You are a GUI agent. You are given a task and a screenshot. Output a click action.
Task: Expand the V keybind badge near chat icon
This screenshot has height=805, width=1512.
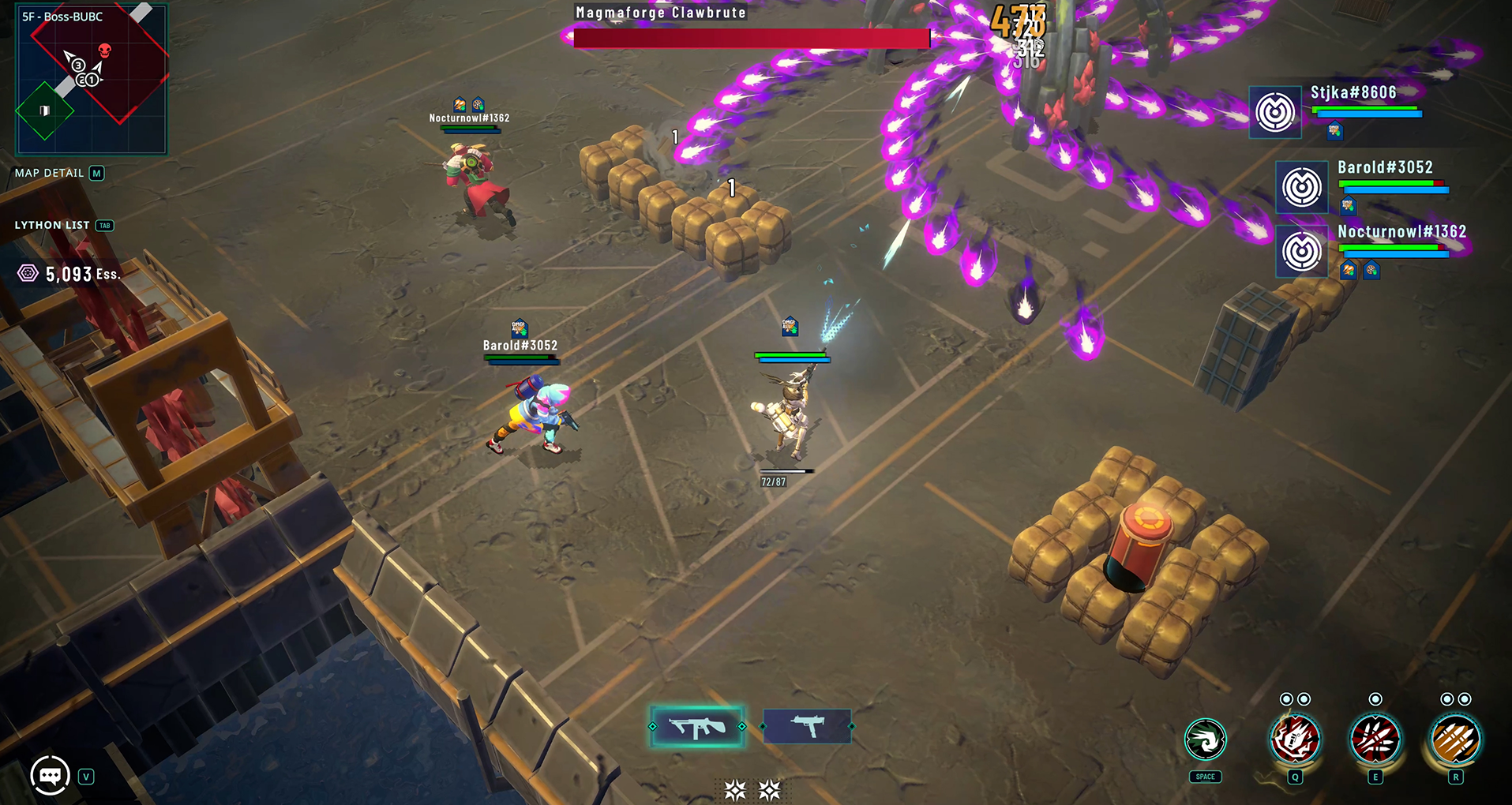tap(85, 776)
